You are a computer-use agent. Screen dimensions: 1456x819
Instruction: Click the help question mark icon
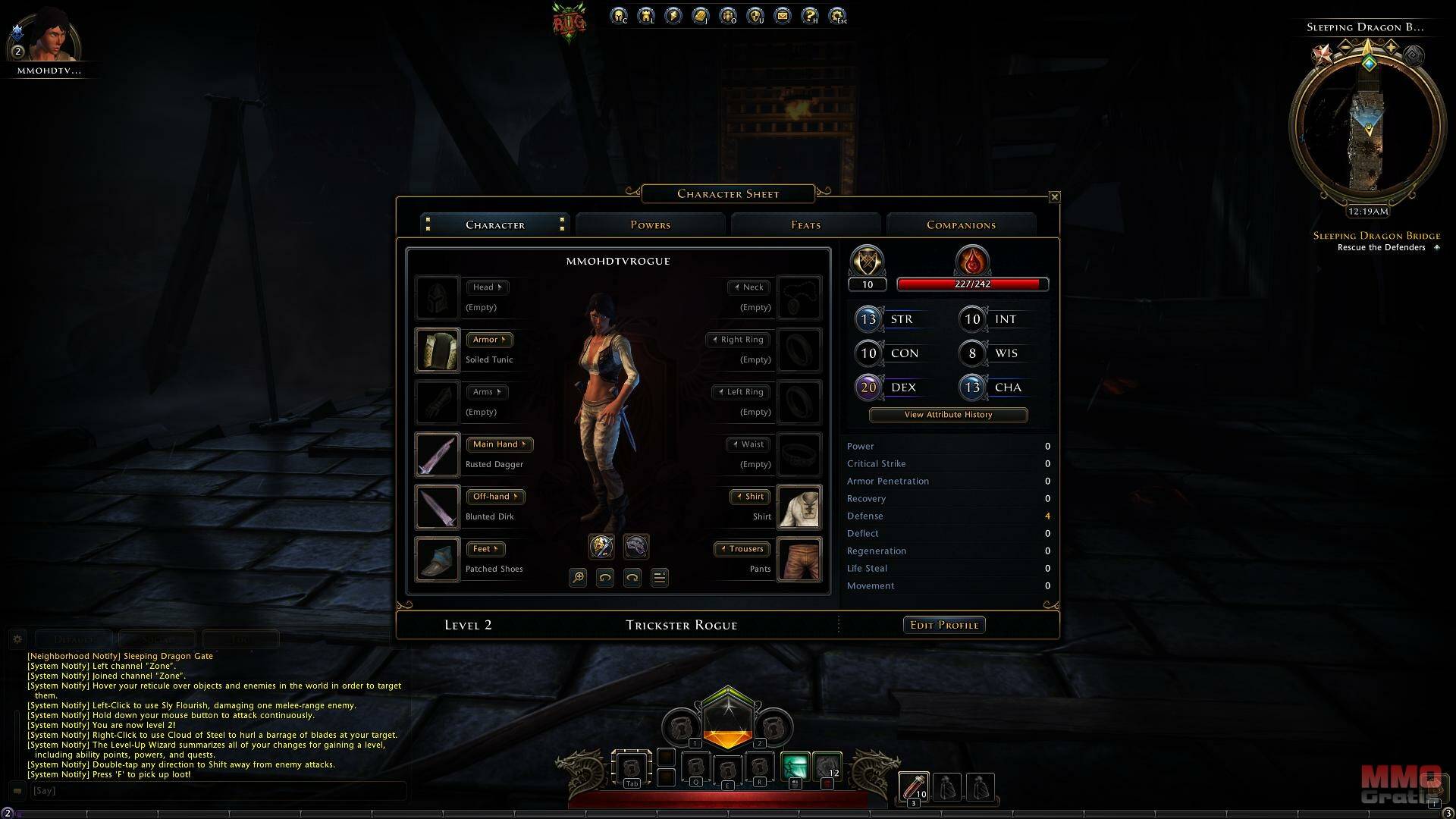810,15
